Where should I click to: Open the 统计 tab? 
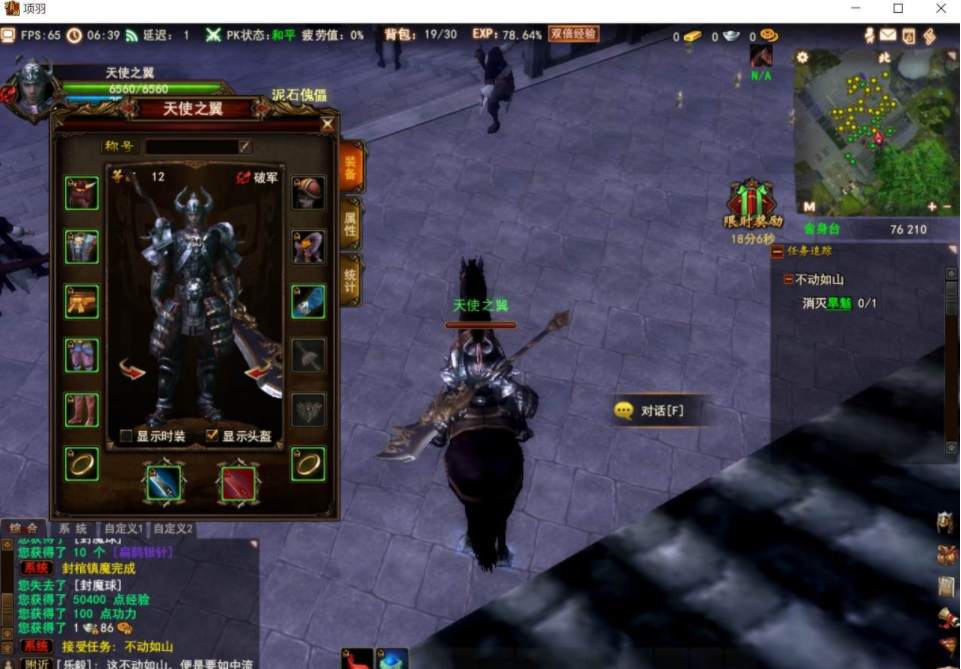(351, 280)
